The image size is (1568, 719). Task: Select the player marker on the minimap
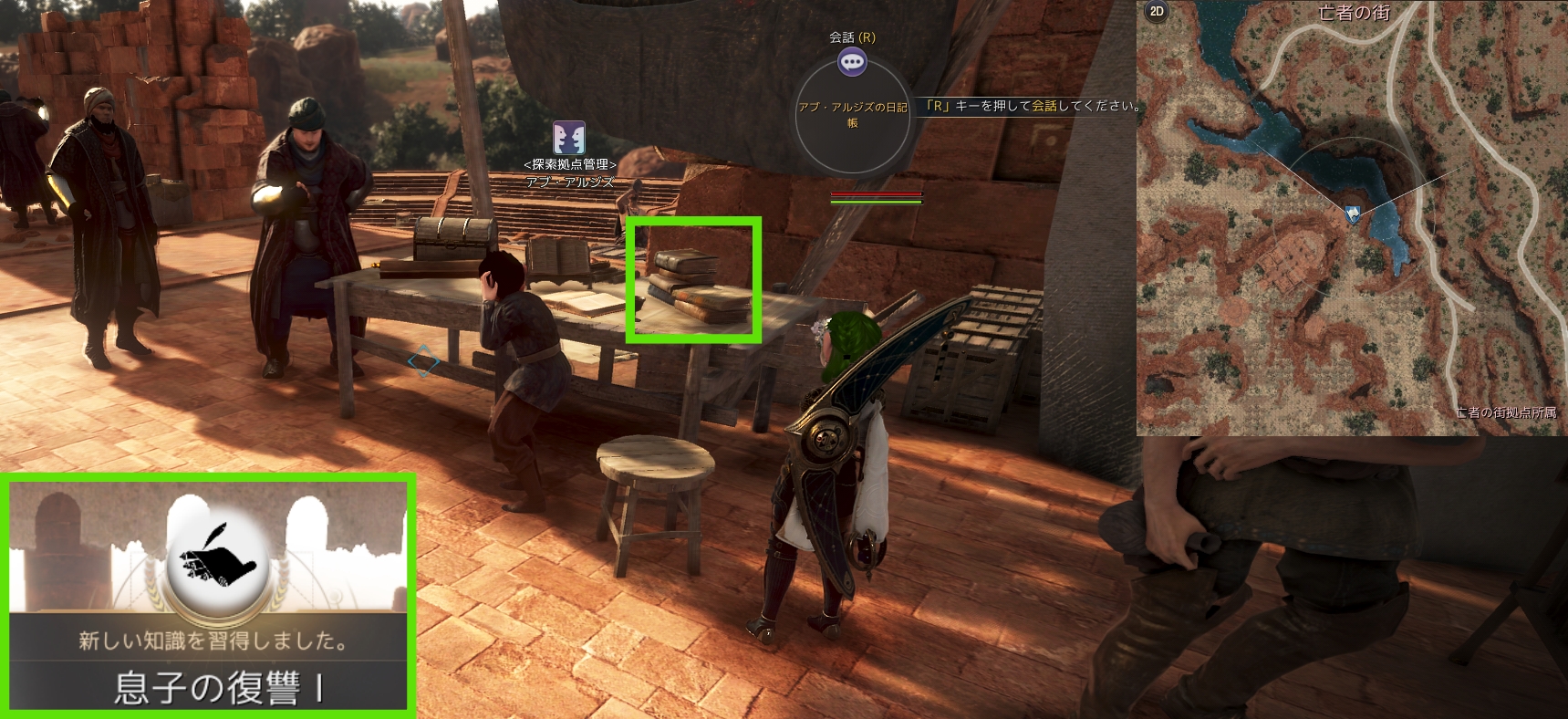tap(1353, 214)
